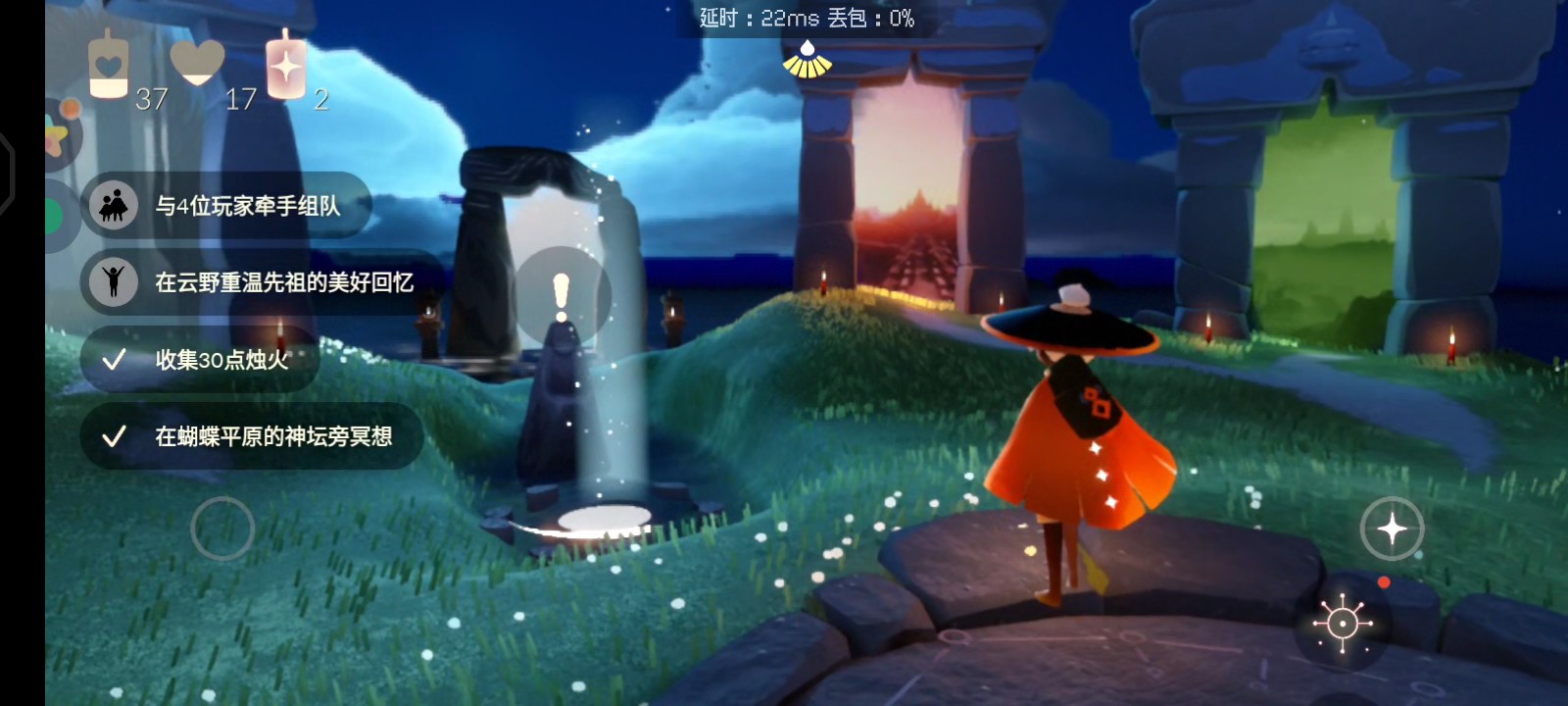The width and height of the screenshot is (1568, 706).
Task: Open the hearts currency icon
Action: tap(197, 62)
